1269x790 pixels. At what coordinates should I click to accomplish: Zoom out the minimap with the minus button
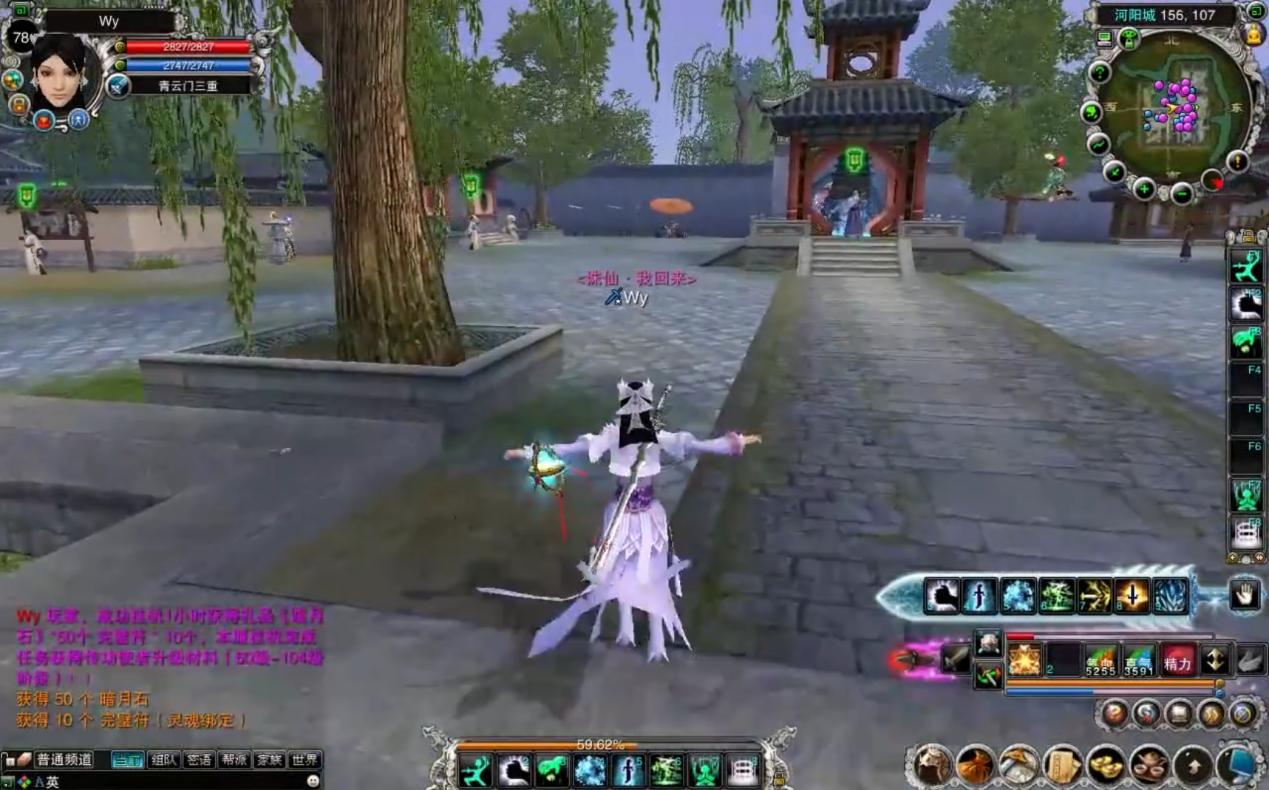1181,192
